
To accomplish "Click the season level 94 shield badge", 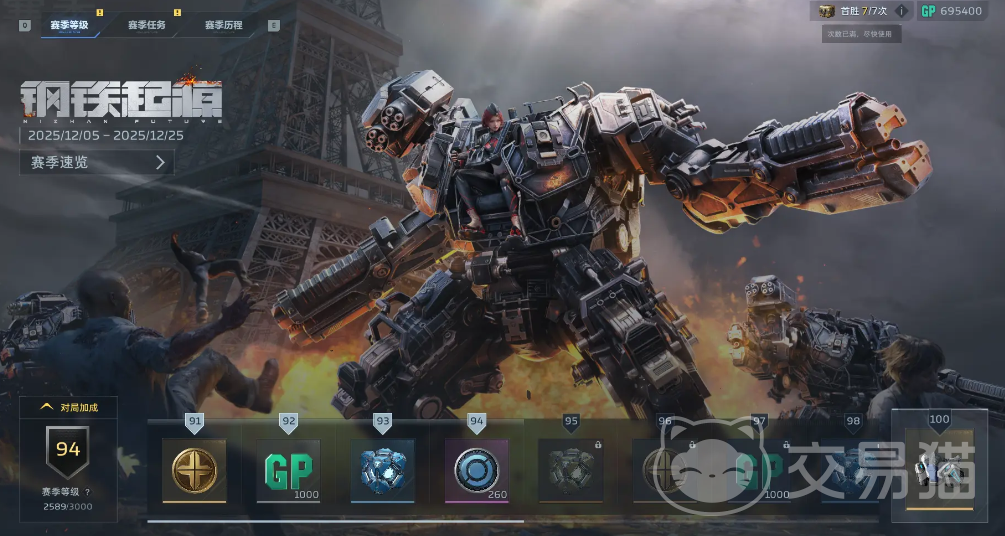I will pos(68,450).
